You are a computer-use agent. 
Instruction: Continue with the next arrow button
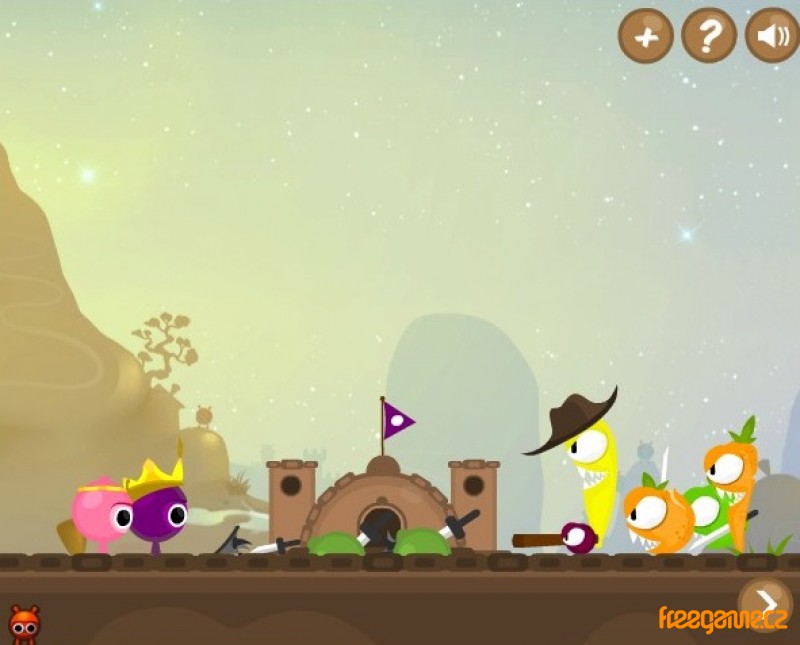(x=766, y=601)
